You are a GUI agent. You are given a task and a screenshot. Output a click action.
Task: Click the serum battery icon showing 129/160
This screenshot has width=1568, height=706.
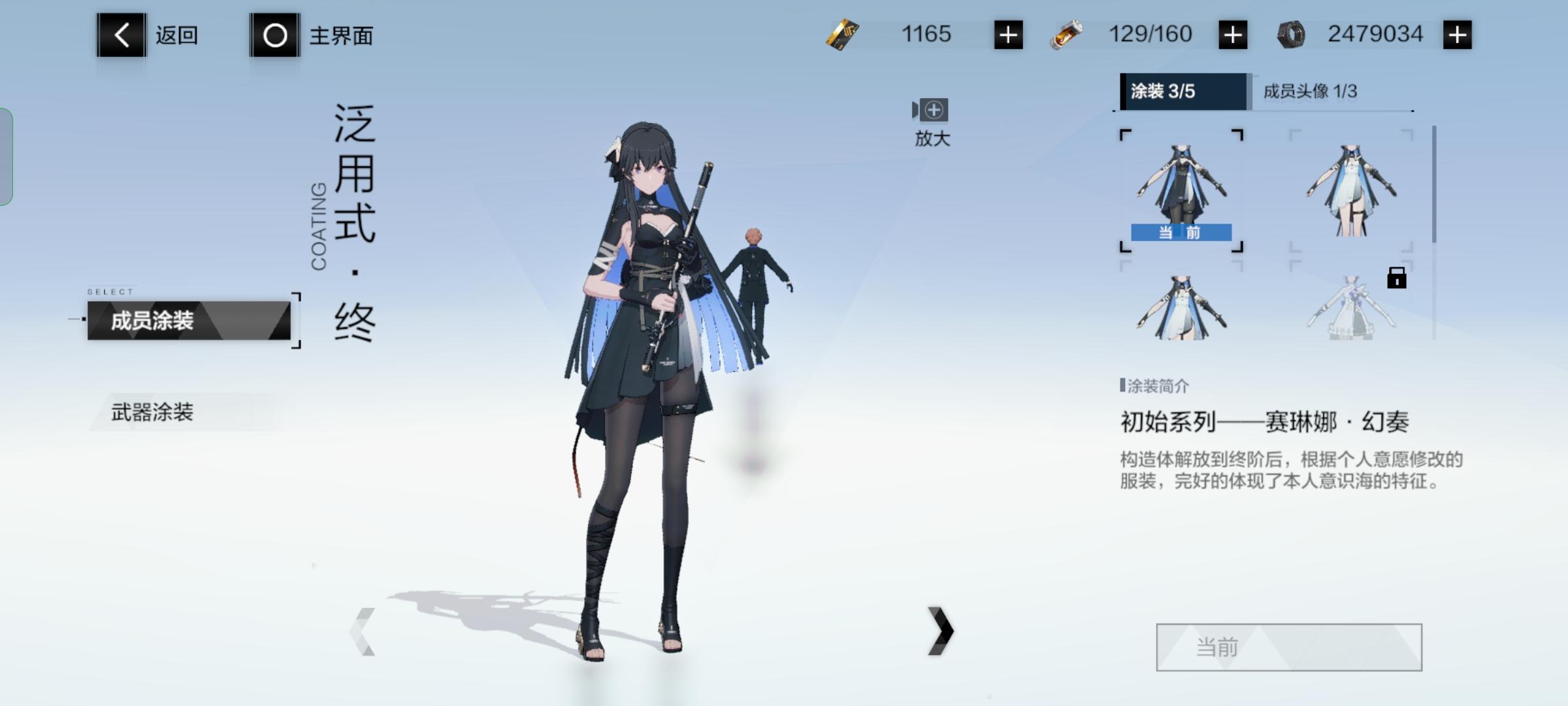1071,34
